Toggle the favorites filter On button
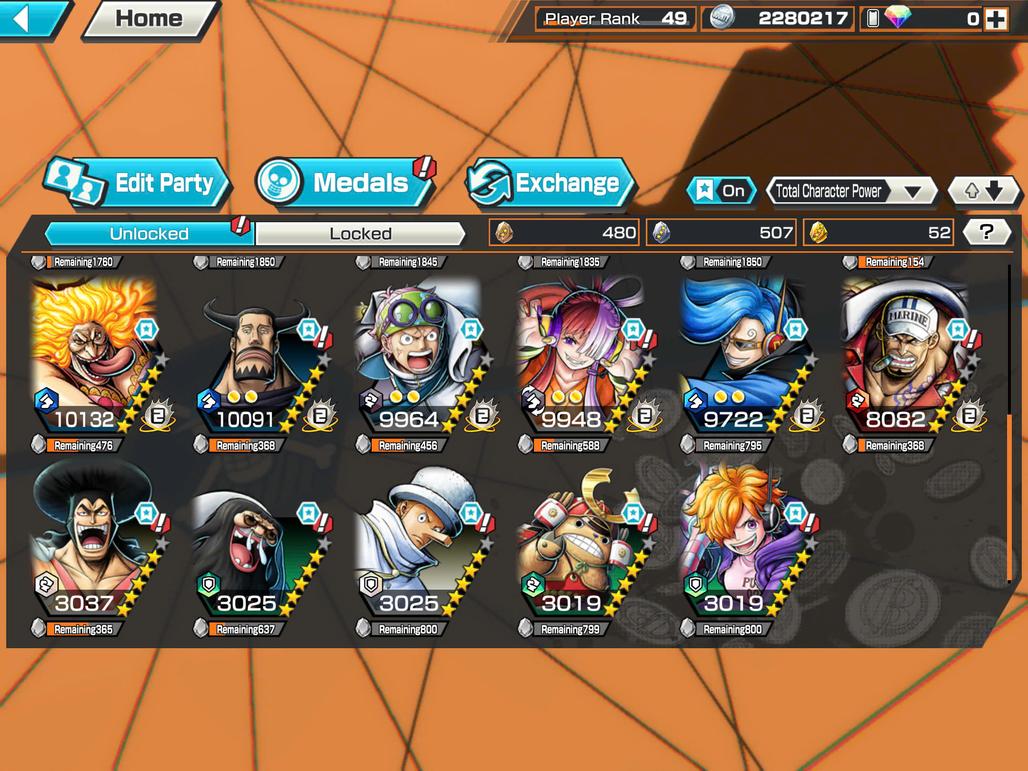Viewport: 1028px width, 771px height. pos(721,190)
